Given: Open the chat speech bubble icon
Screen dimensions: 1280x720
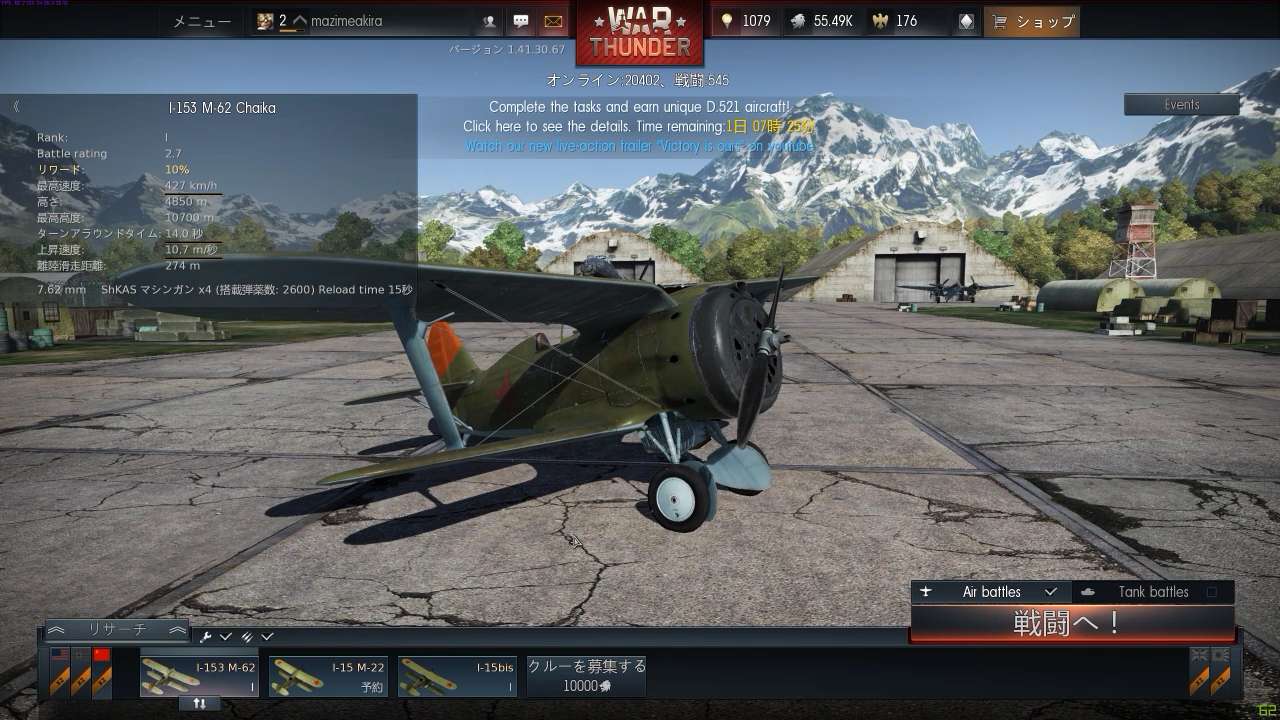Looking at the screenshot, I should click(521, 21).
